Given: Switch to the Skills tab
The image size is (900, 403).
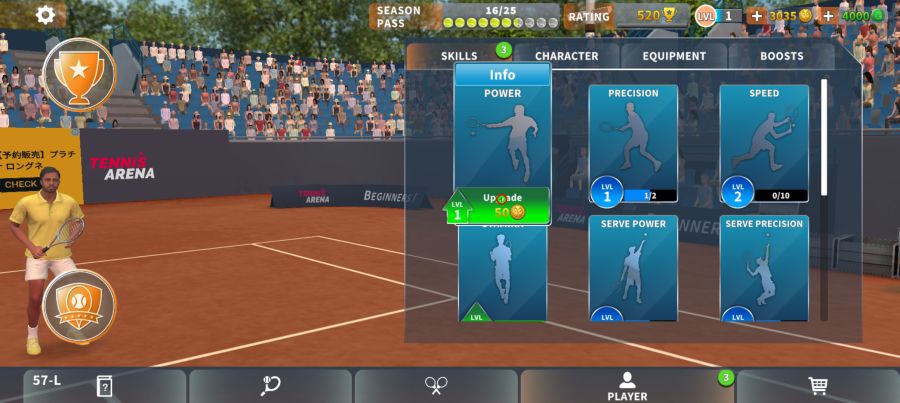Looking at the screenshot, I should point(460,56).
